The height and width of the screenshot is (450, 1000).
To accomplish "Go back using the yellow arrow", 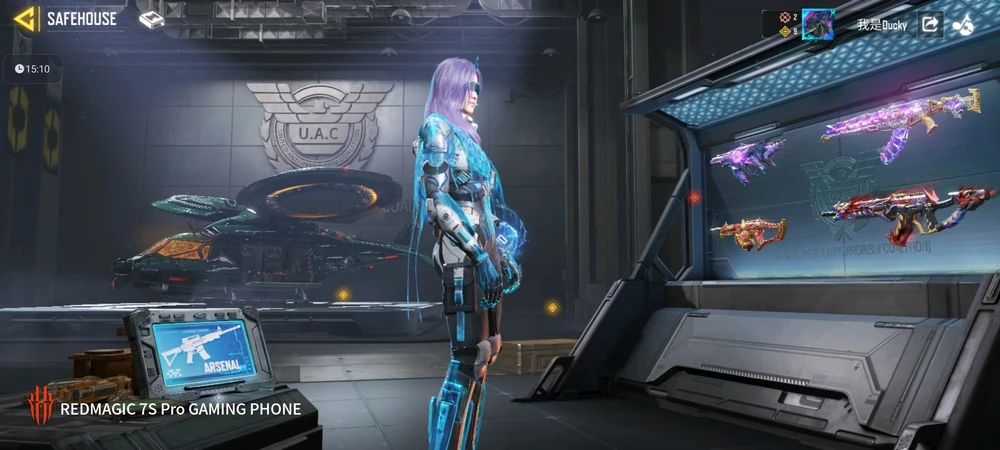I will (x=25, y=18).
